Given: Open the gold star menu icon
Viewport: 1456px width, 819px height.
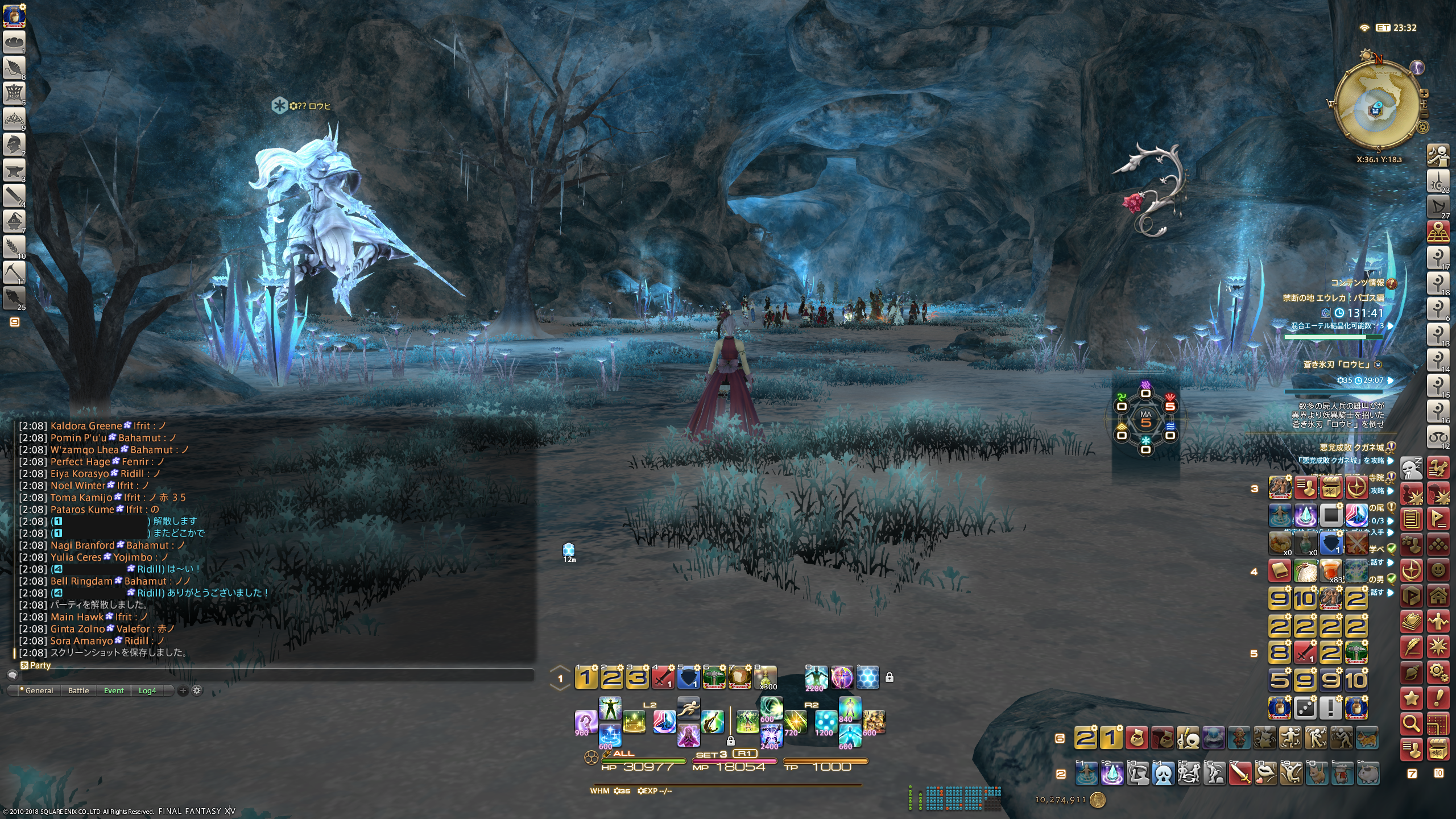Looking at the screenshot, I should click(x=1411, y=698).
